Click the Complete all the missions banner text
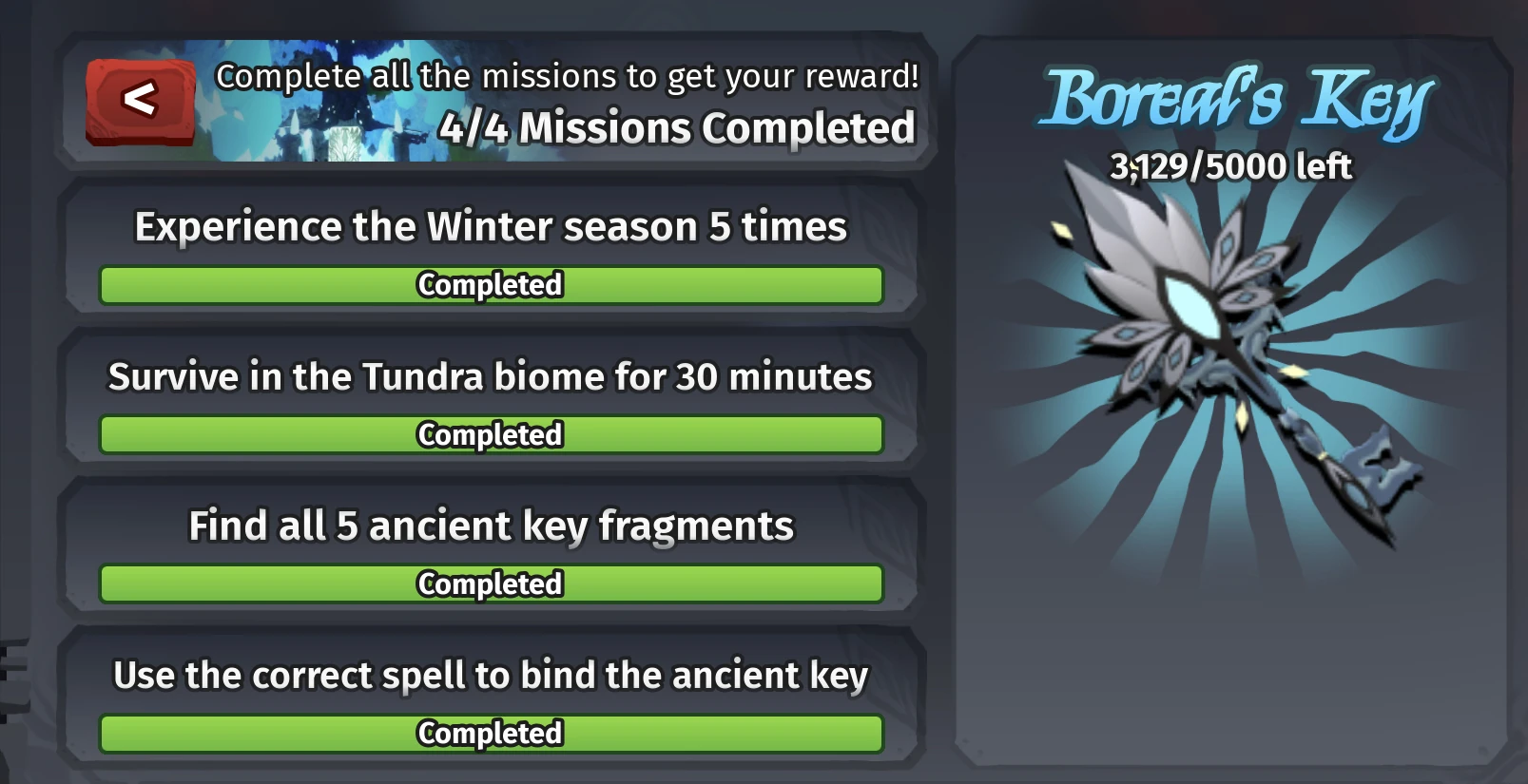Viewport: 1528px width, 784px height. (x=568, y=76)
